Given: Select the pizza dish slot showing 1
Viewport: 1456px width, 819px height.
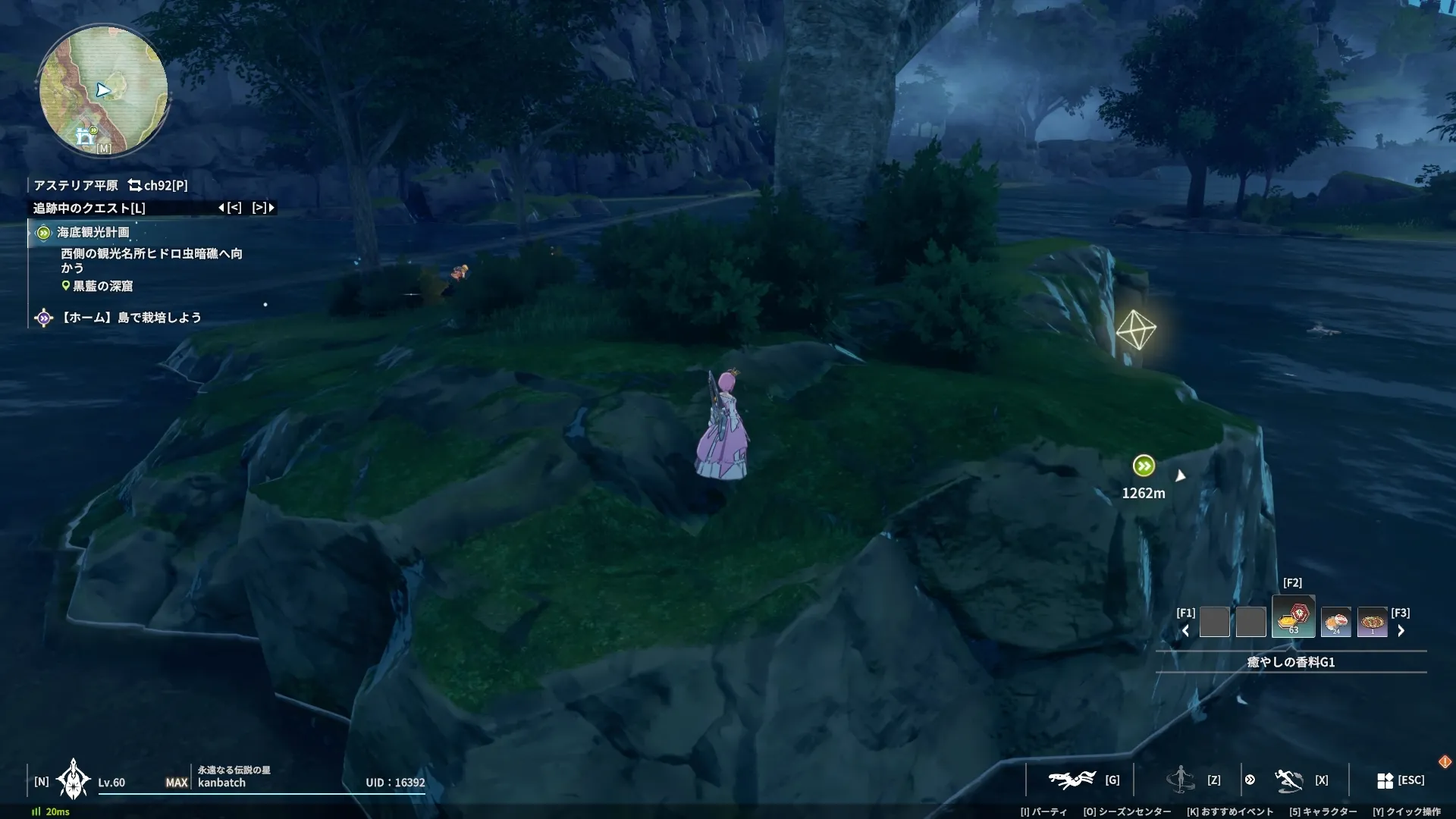Looking at the screenshot, I should click(1372, 623).
